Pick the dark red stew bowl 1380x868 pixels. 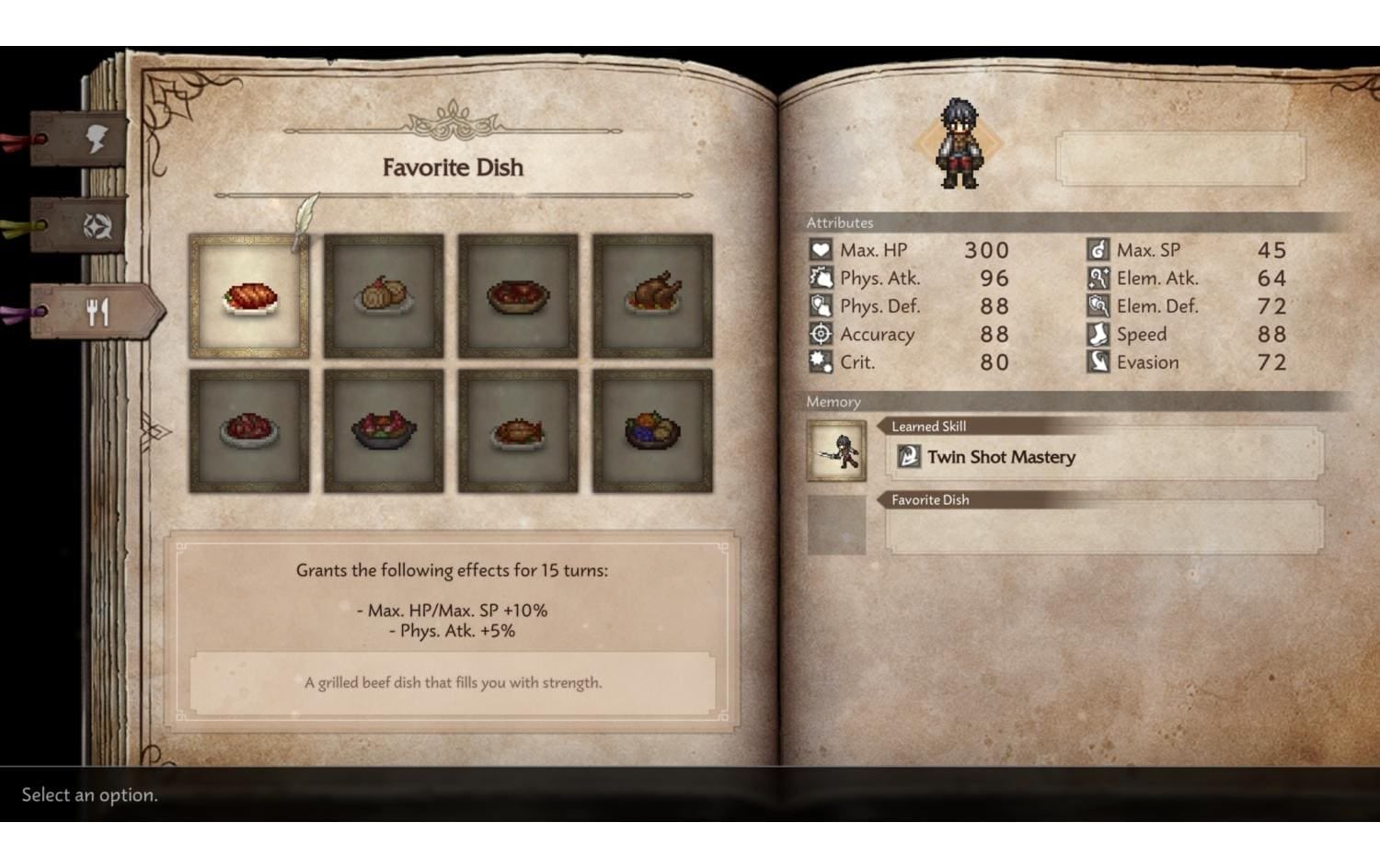pos(518,296)
